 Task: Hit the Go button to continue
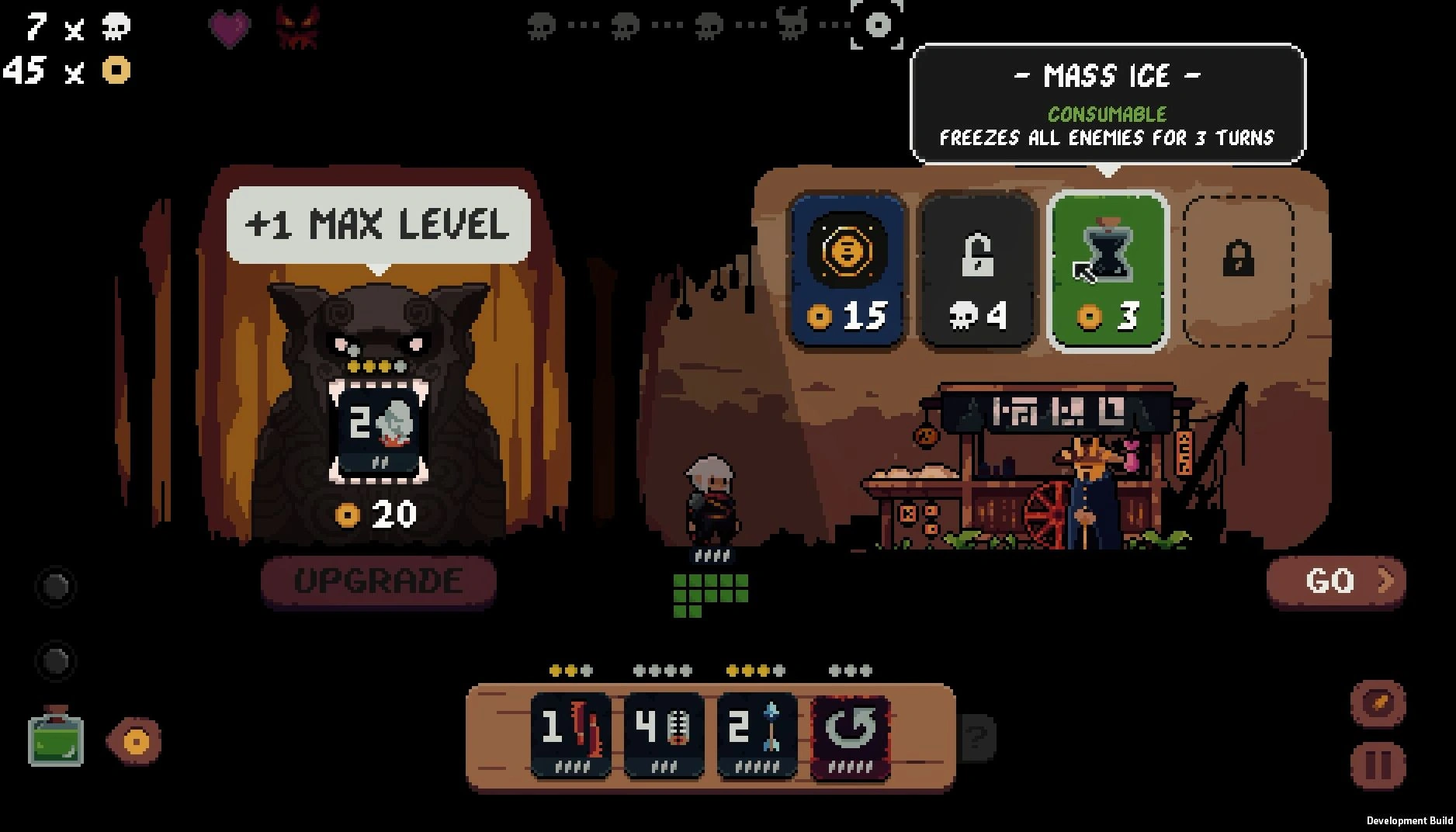point(1336,581)
